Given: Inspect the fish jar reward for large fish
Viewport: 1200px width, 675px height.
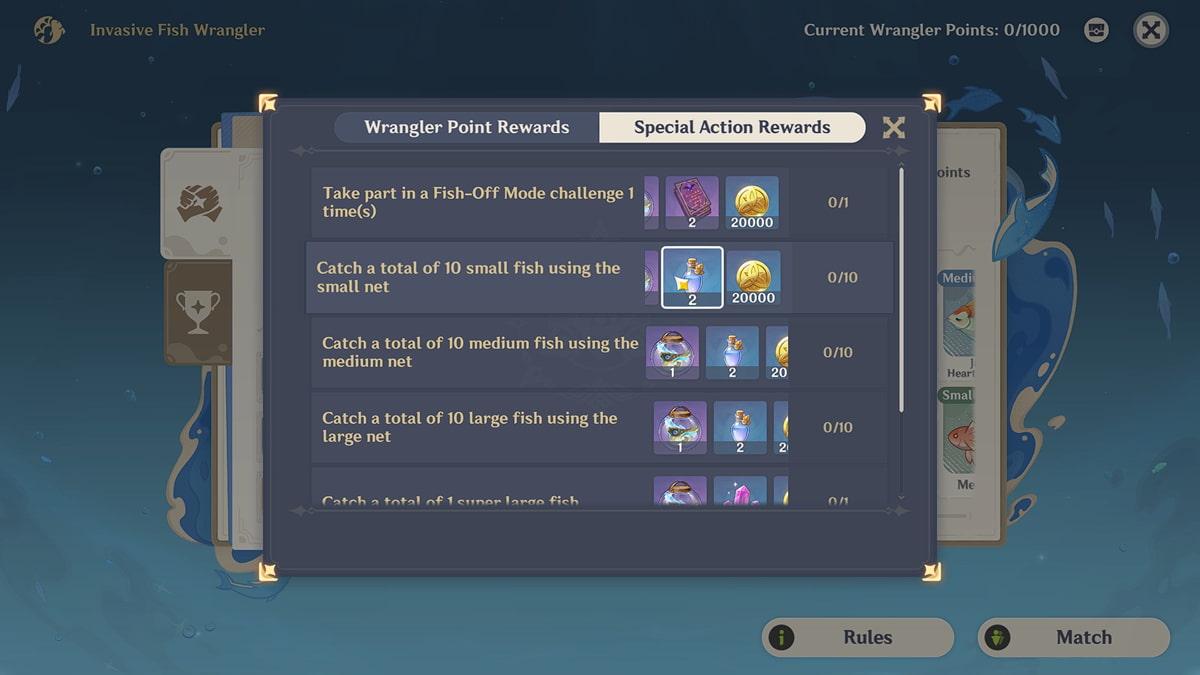Looking at the screenshot, I should point(680,427).
